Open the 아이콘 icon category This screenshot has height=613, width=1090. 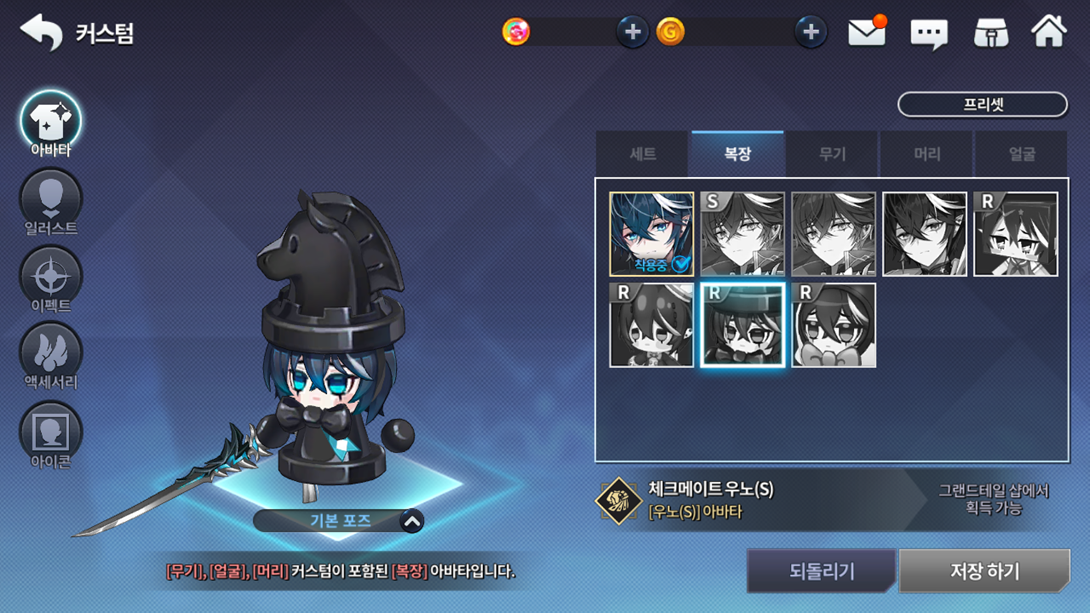(x=50, y=434)
